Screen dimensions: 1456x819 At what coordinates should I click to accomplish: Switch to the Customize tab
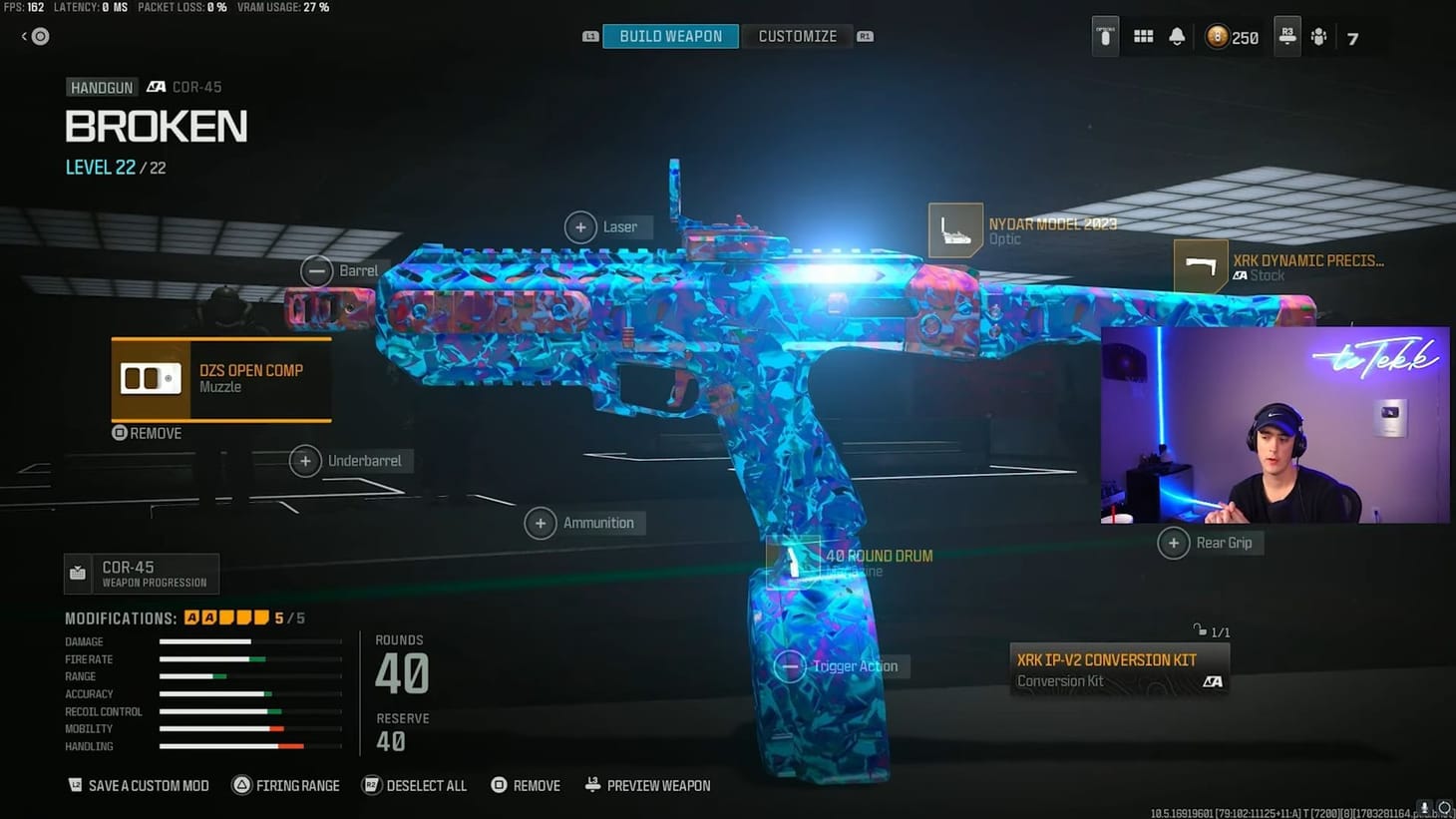[797, 36]
